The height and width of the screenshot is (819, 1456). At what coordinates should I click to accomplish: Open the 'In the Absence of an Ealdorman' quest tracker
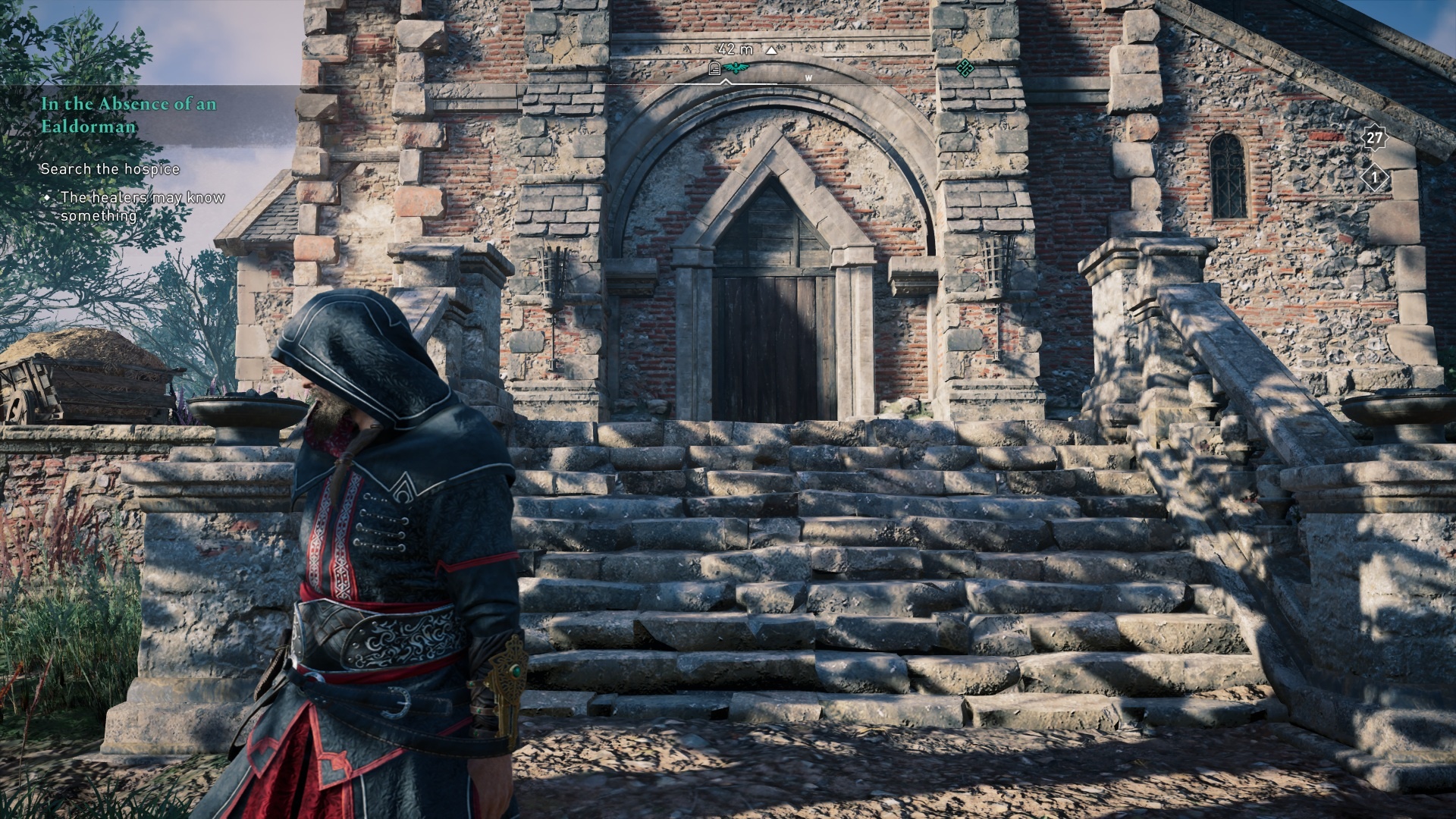coord(129,115)
